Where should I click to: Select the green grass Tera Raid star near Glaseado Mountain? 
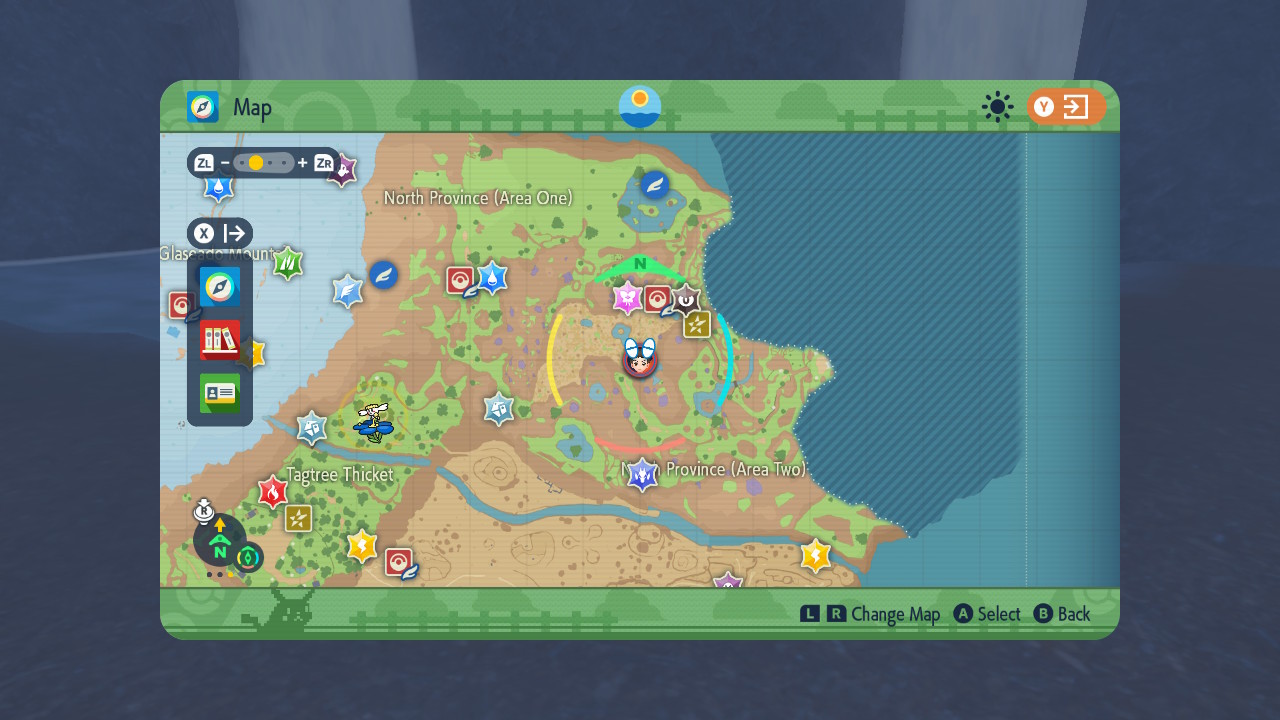287,264
